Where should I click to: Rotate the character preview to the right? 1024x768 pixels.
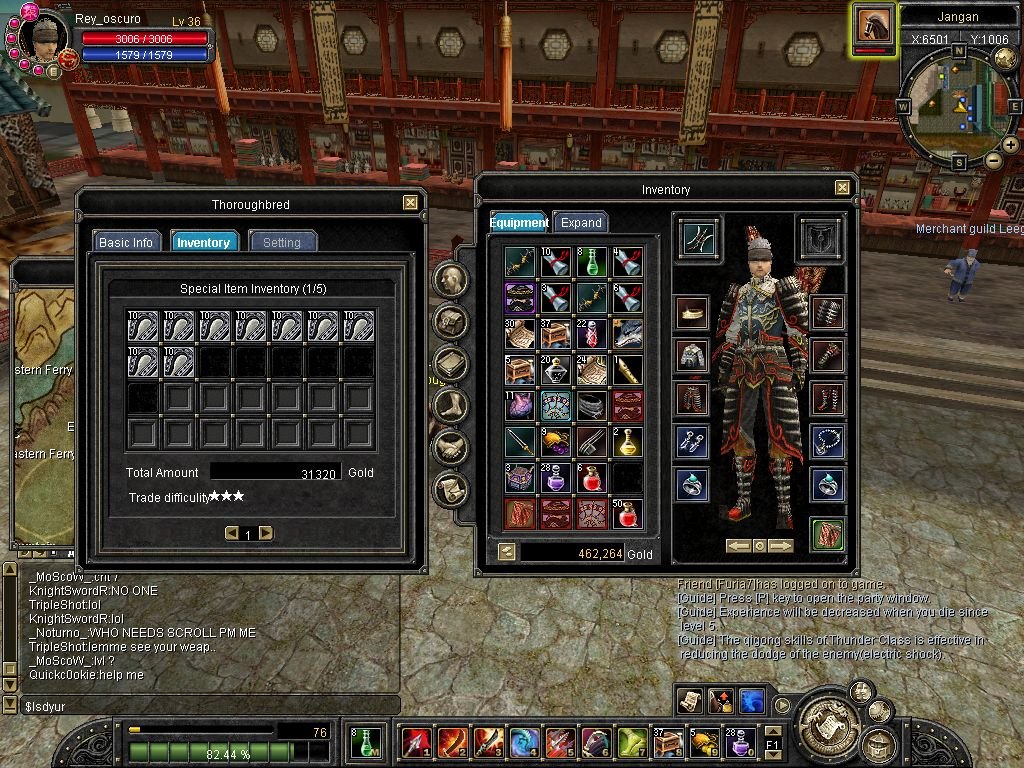[x=781, y=546]
